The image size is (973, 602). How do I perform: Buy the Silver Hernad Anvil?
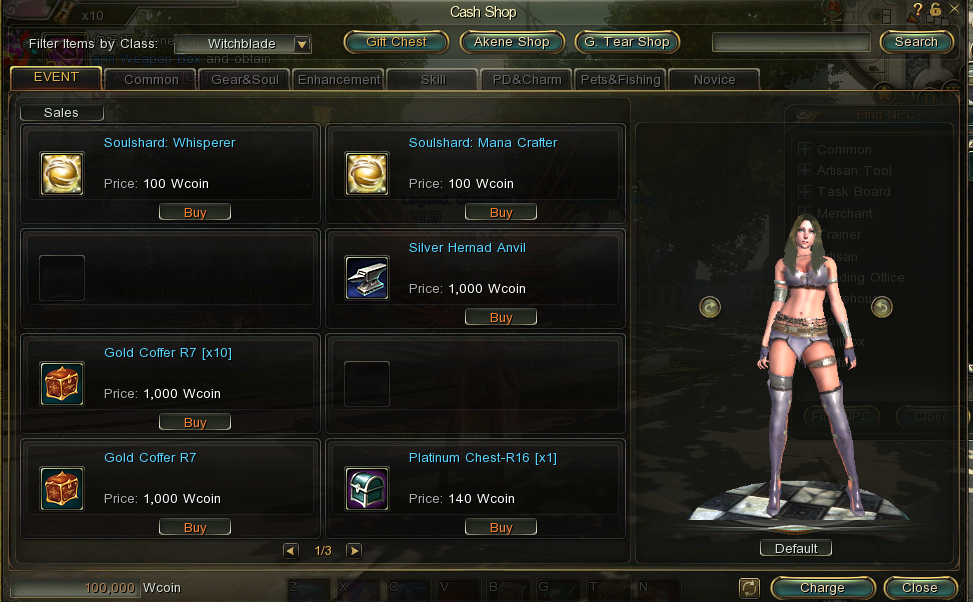click(501, 317)
